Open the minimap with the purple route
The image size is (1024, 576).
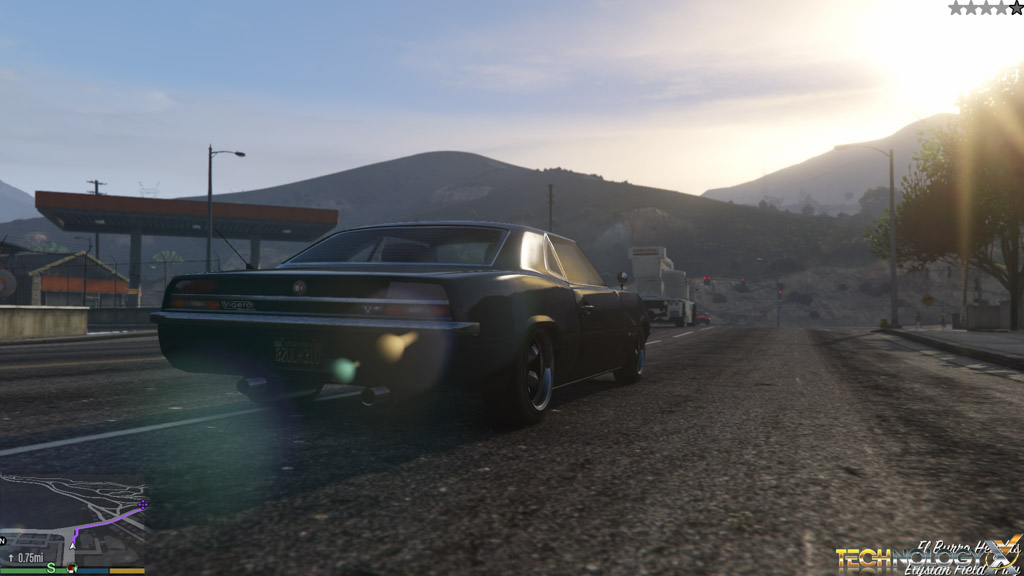(x=72, y=522)
